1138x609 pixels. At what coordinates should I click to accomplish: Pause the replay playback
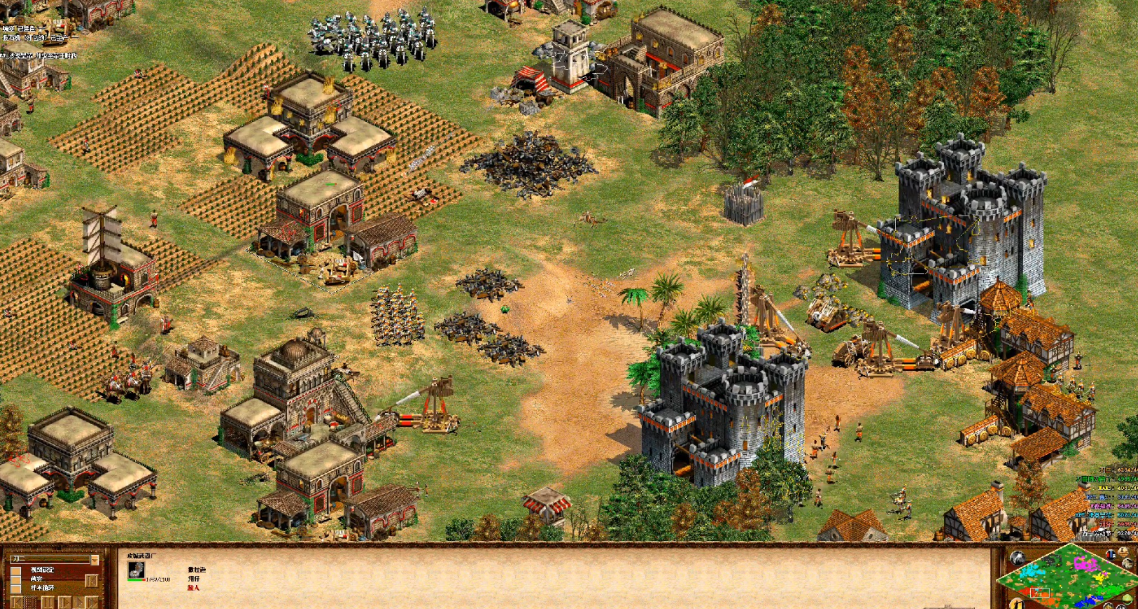48,602
